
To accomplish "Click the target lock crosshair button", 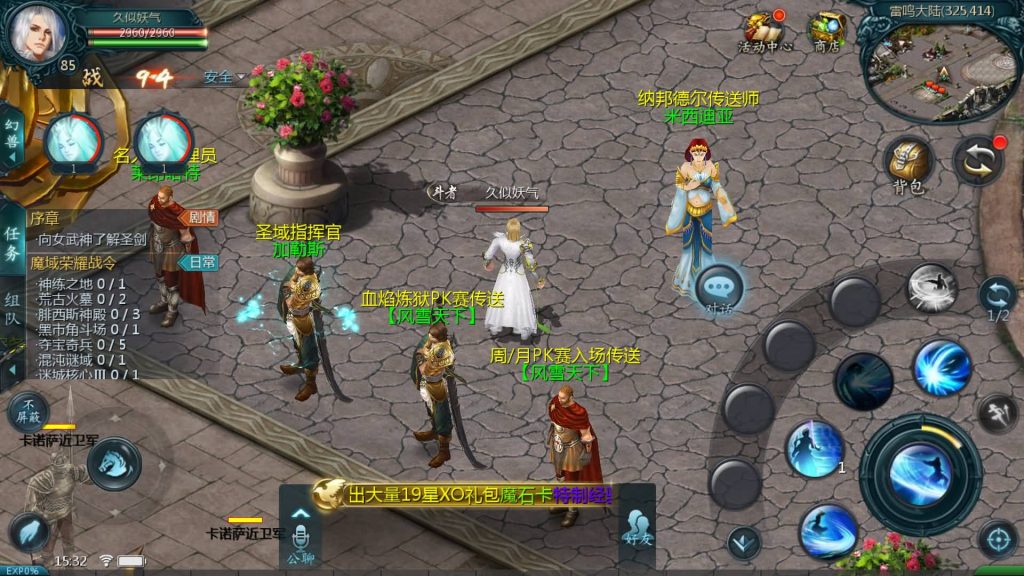I will 997,539.
